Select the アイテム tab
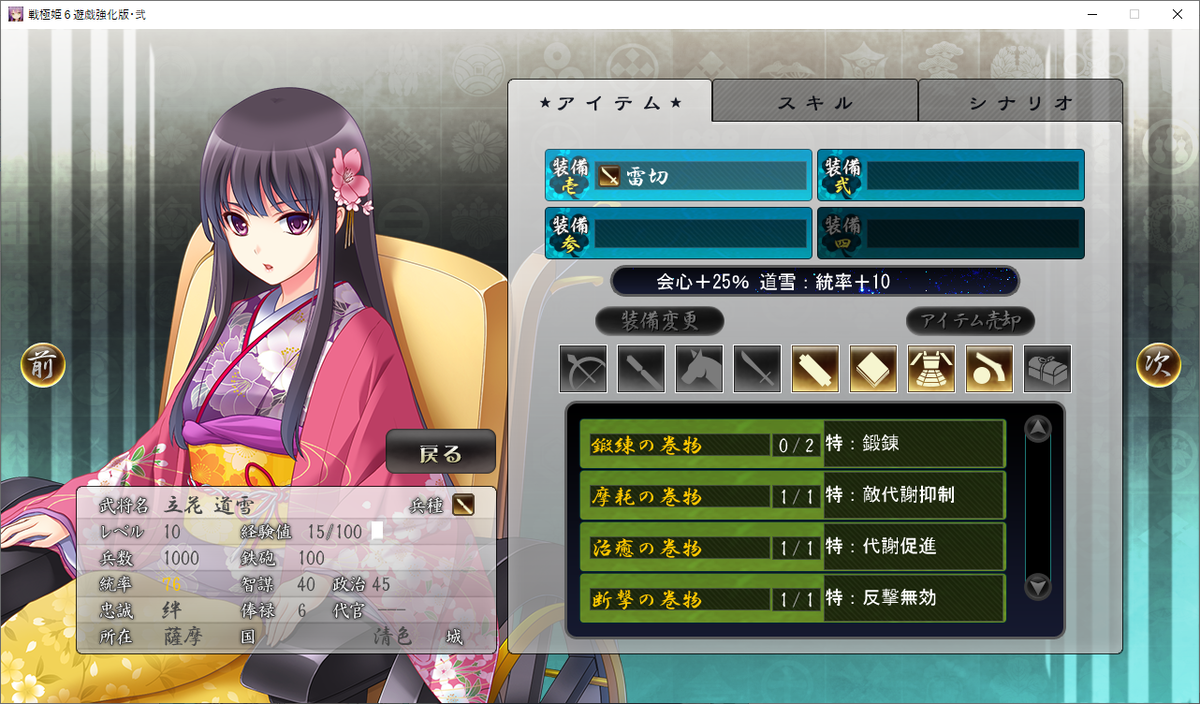This screenshot has height=704, width=1200. pos(610,102)
